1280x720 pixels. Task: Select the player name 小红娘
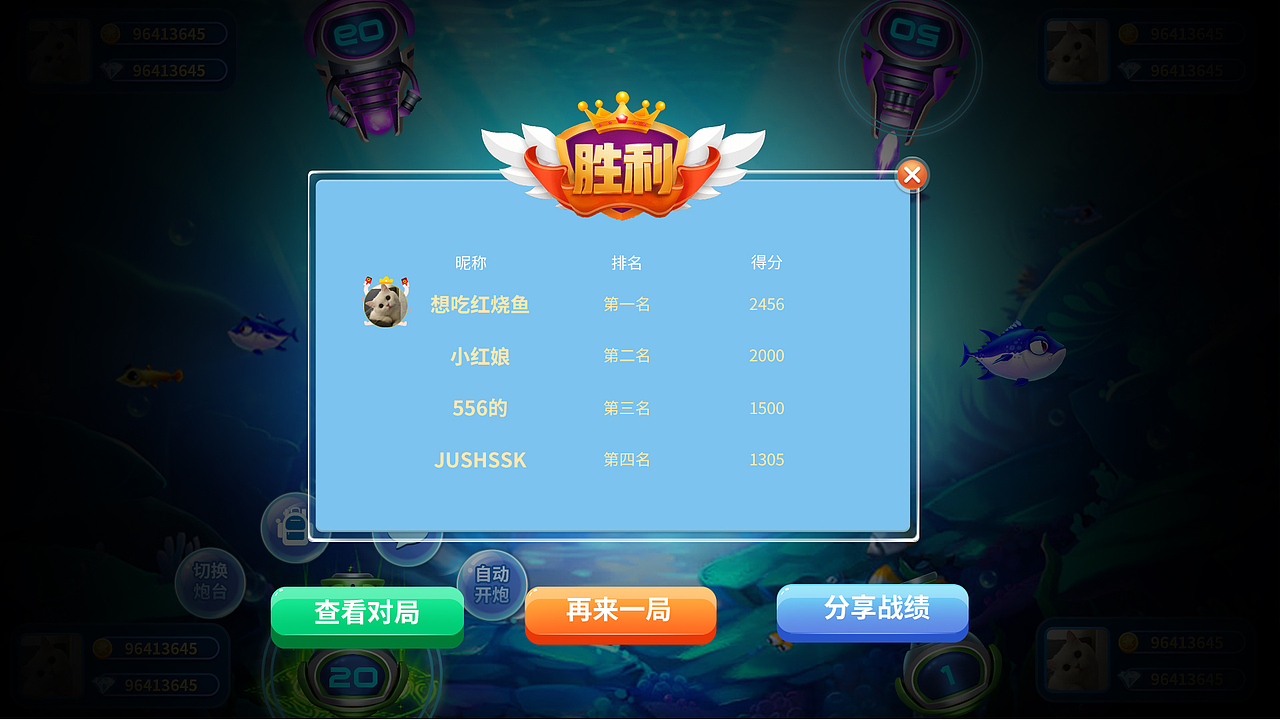tap(479, 357)
